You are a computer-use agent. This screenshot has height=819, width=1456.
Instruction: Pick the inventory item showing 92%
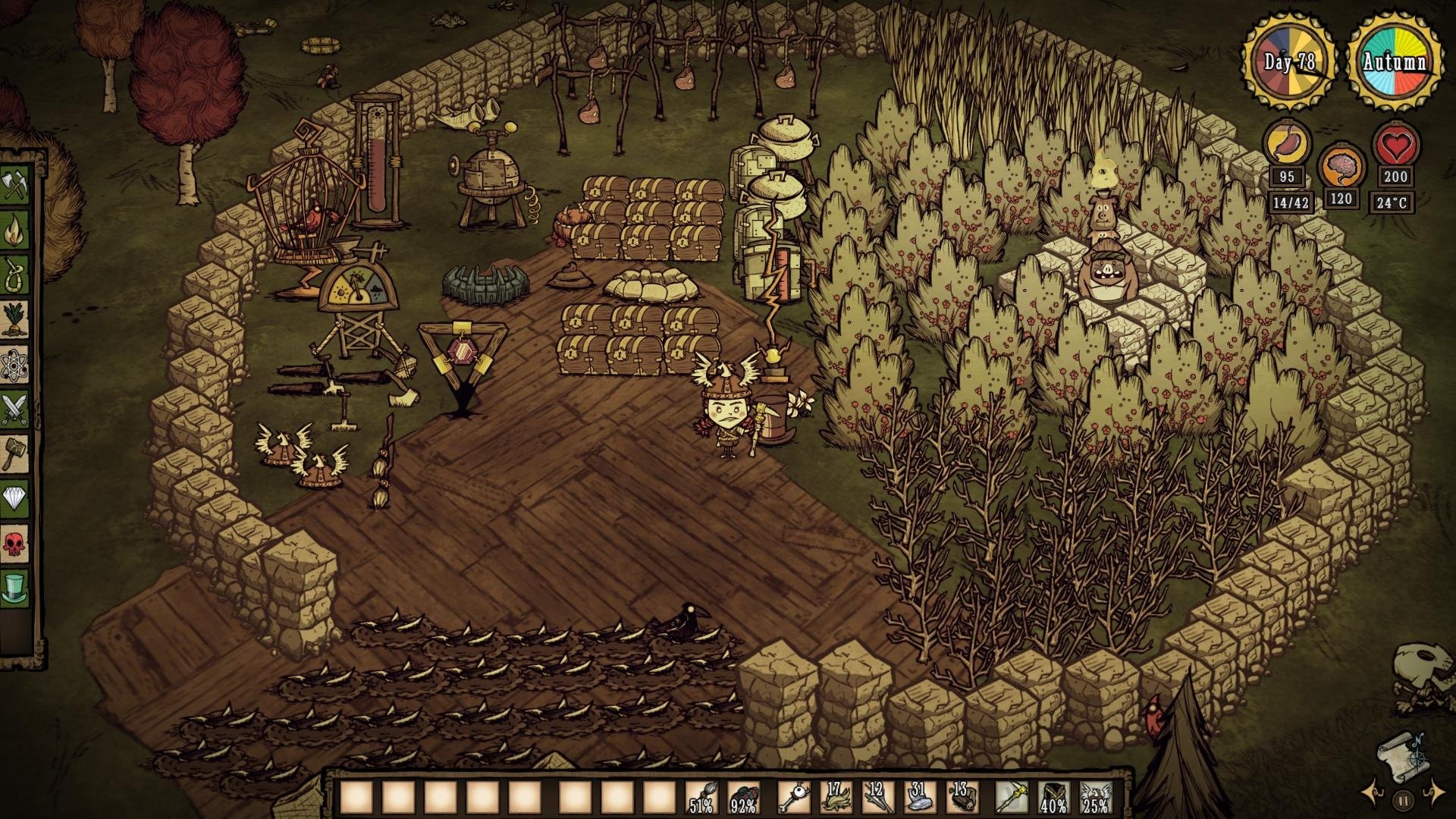click(x=743, y=798)
